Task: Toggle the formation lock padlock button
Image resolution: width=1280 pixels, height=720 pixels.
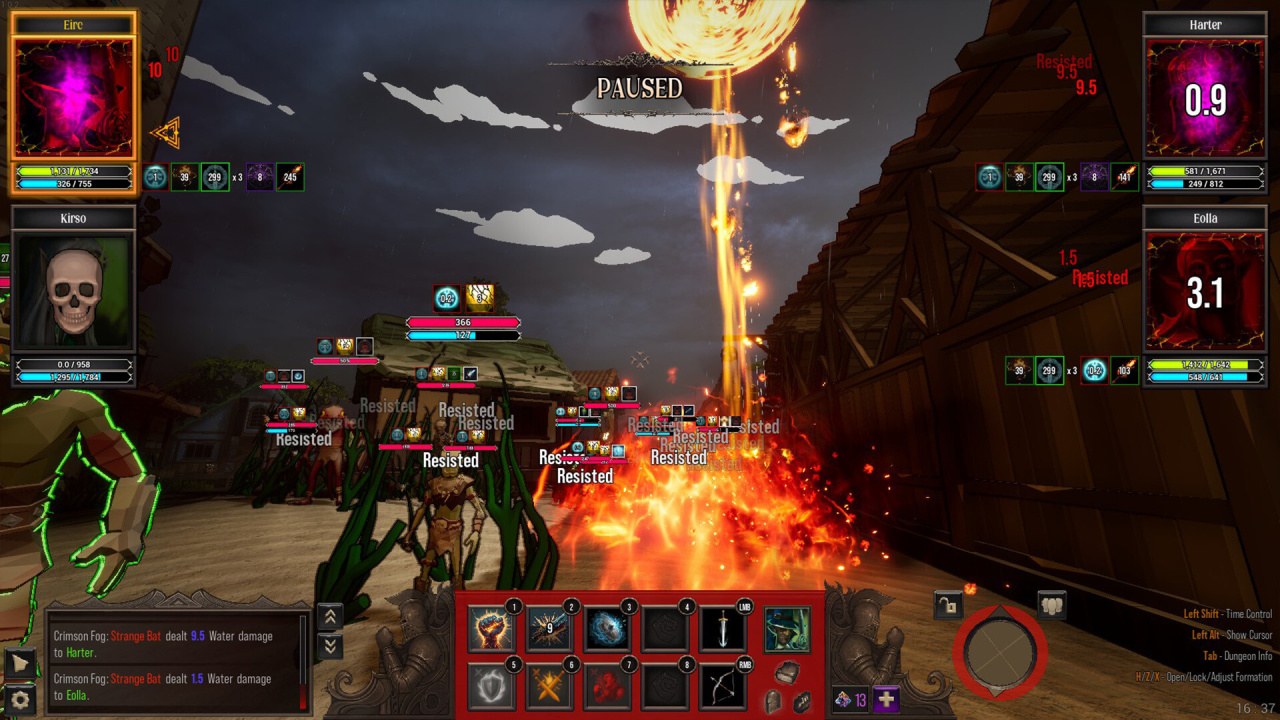Action: 948,604
